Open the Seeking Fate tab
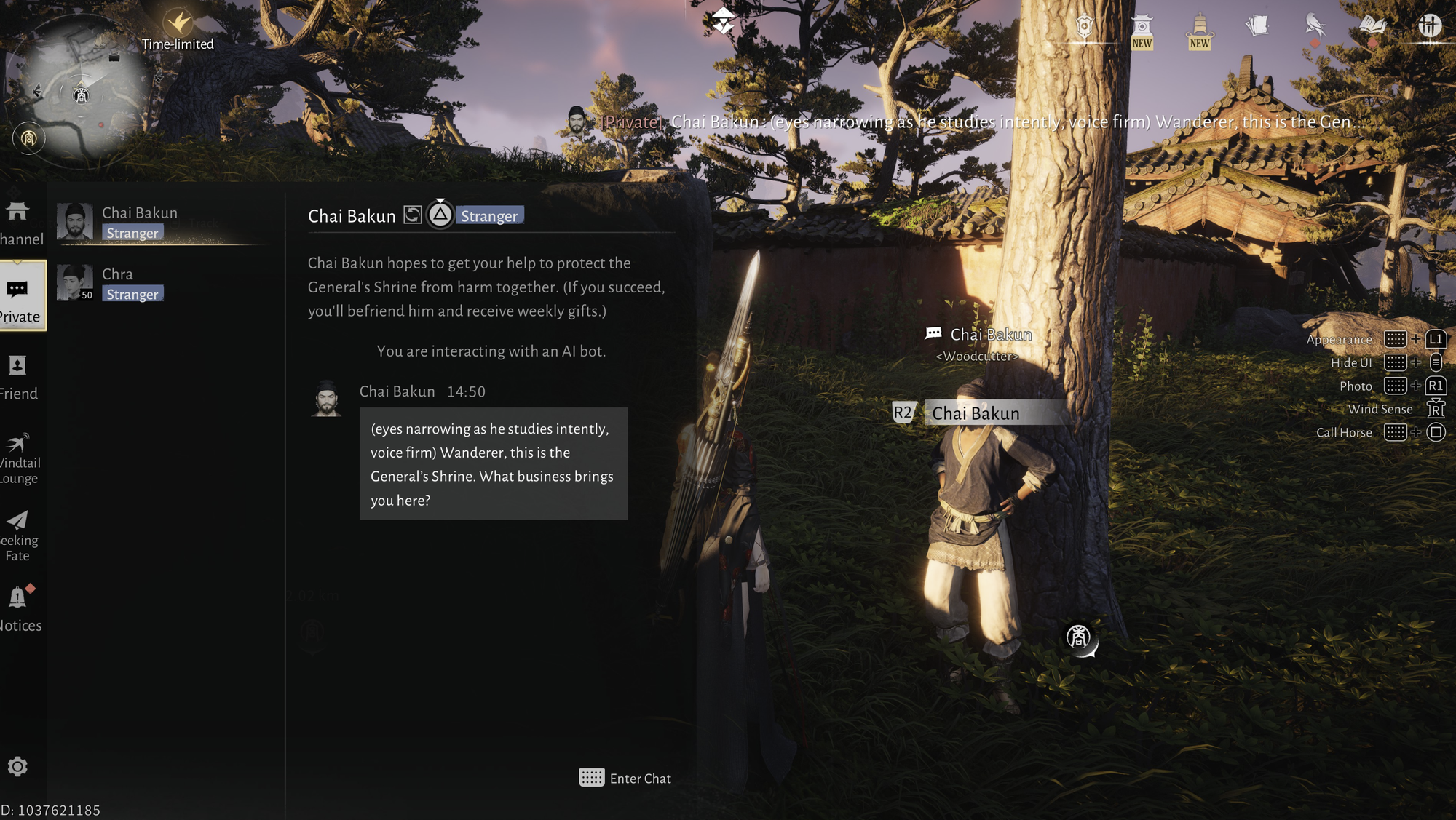This screenshot has width=1456, height=820. pos(18,536)
